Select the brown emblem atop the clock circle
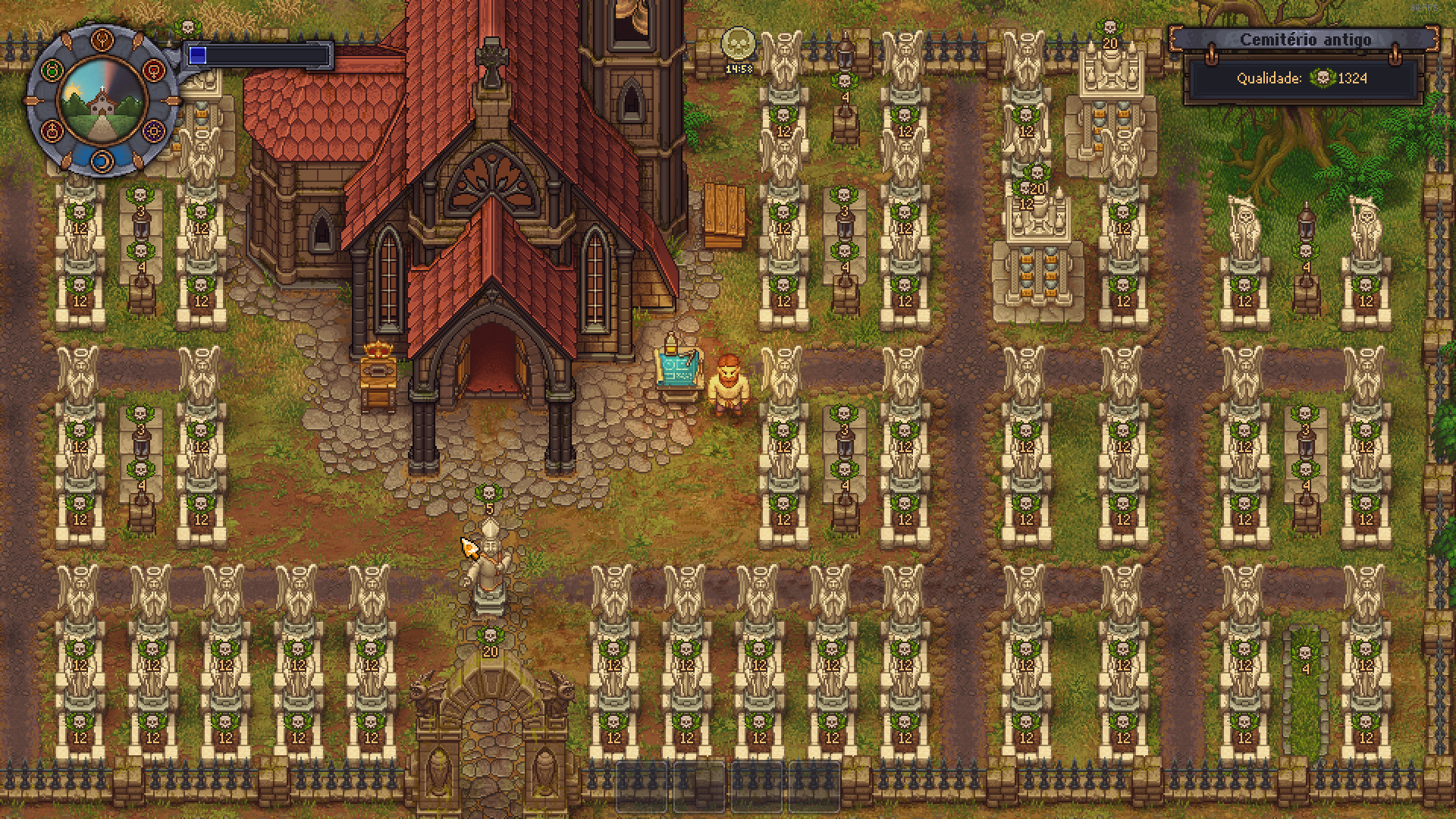 pos(101,39)
